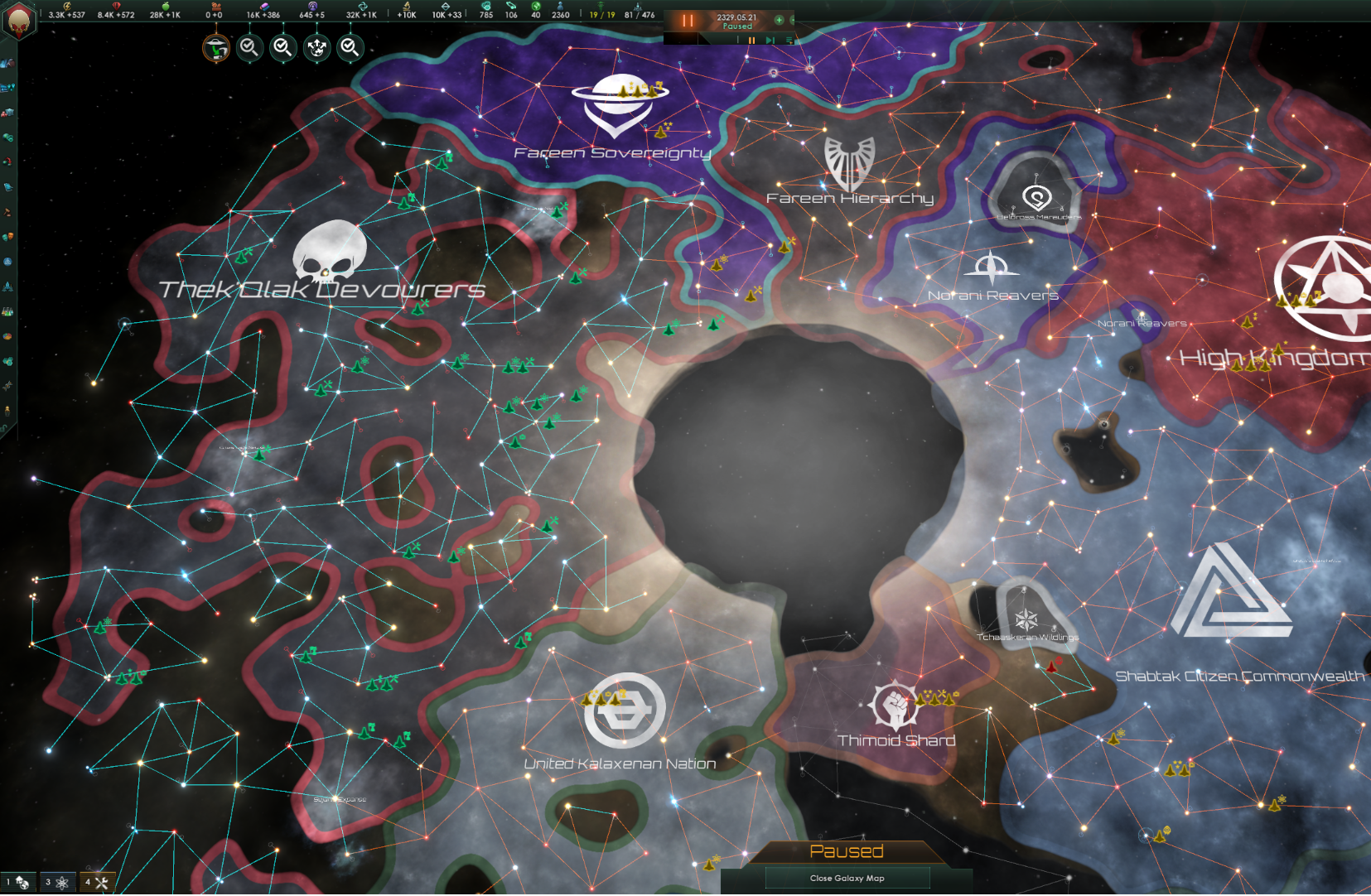1371x896 pixels.
Task: Click the first magnifying-glass checkmark notification icon
Action: pos(249,47)
